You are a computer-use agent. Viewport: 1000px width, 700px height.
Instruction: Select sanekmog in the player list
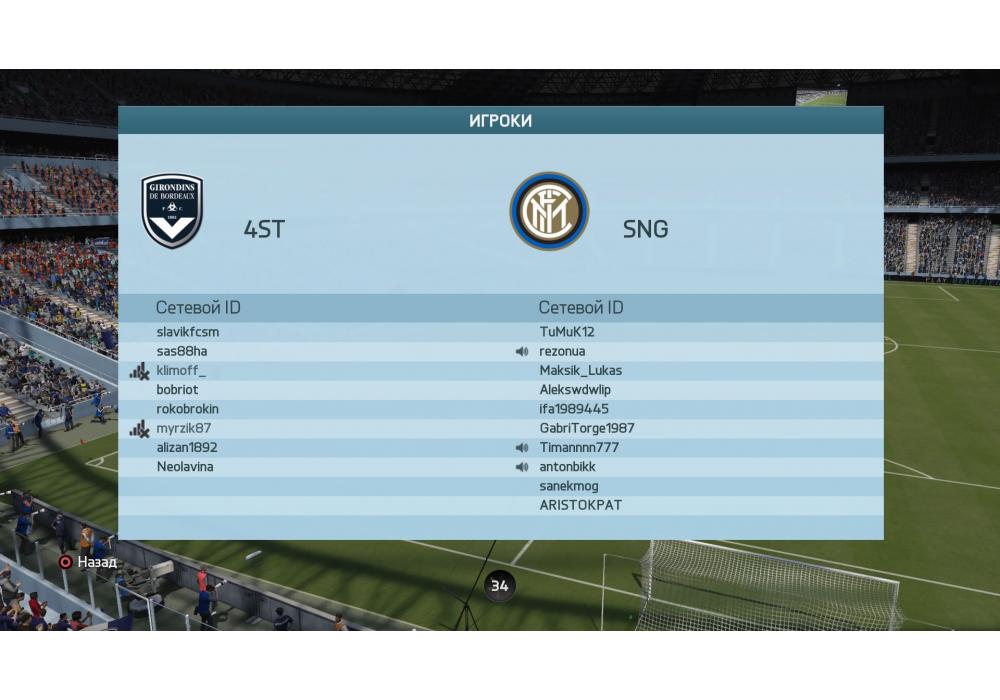(x=569, y=486)
